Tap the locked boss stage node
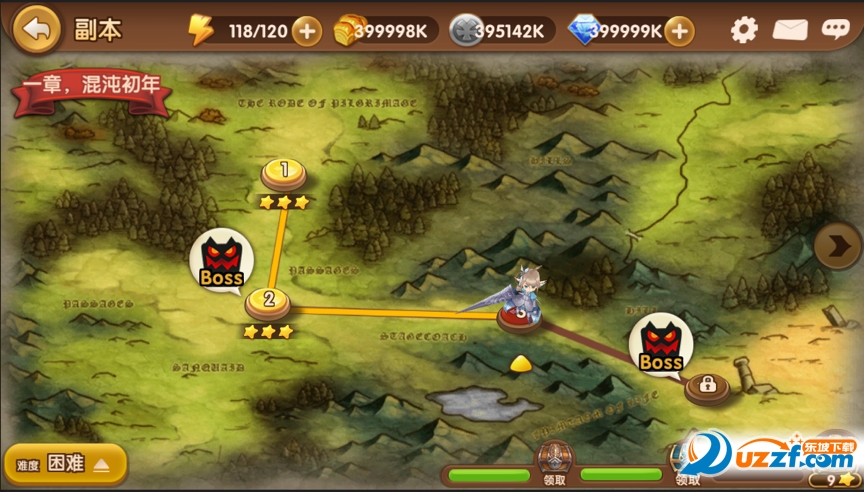Image resolution: width=864 pixels, height=492 pixels. tap(706, 385)
